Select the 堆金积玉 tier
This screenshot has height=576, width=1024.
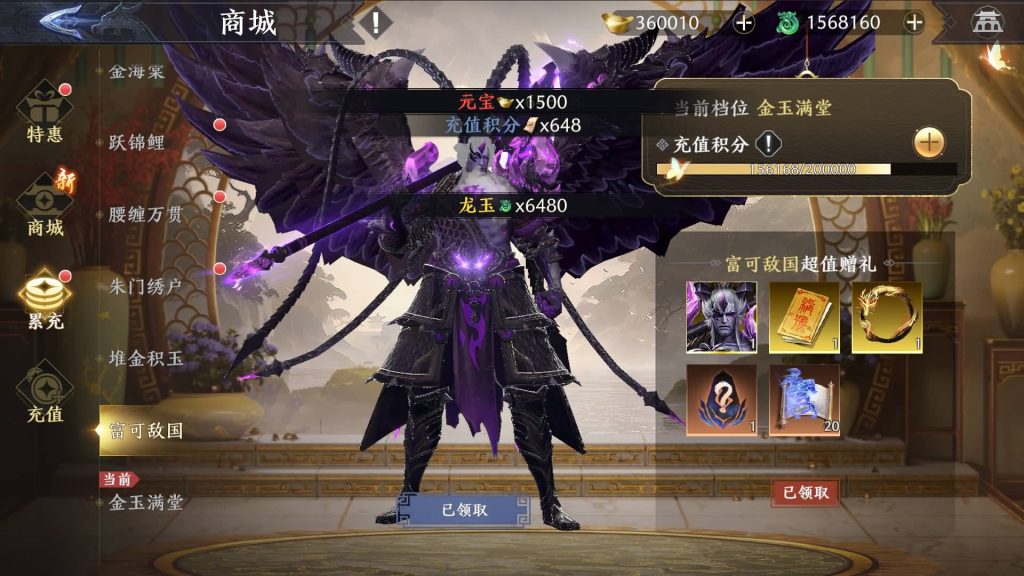point(146,358)
